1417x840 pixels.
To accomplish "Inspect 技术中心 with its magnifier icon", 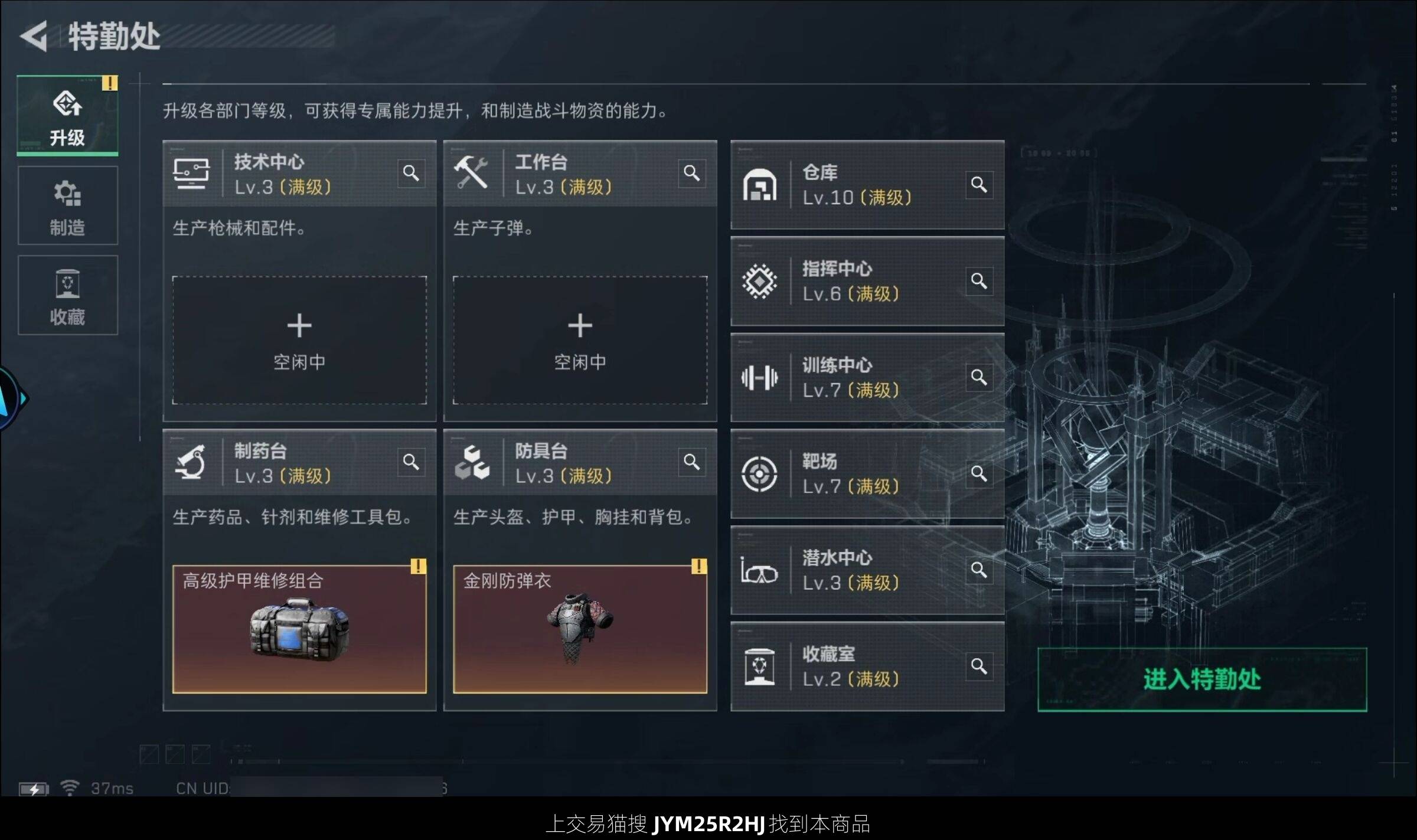I will (411, 174).
